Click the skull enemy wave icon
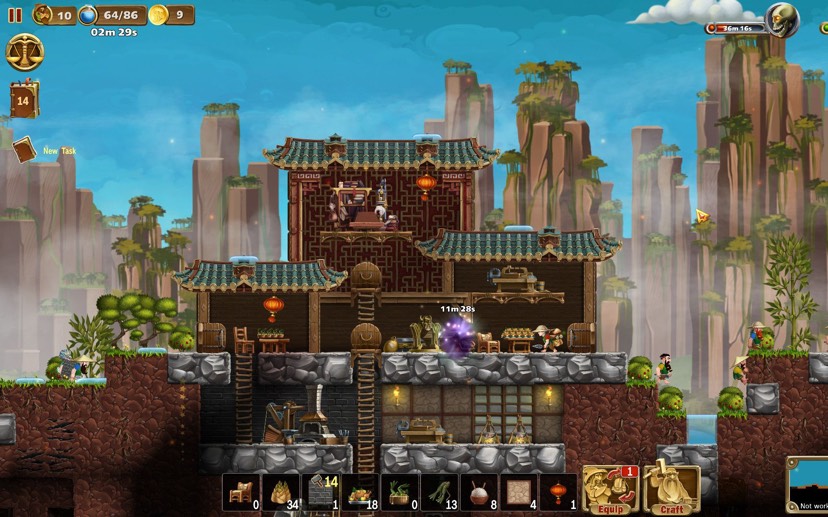The width and height of the screenshot is (828, 517). (x=781, y=19)
